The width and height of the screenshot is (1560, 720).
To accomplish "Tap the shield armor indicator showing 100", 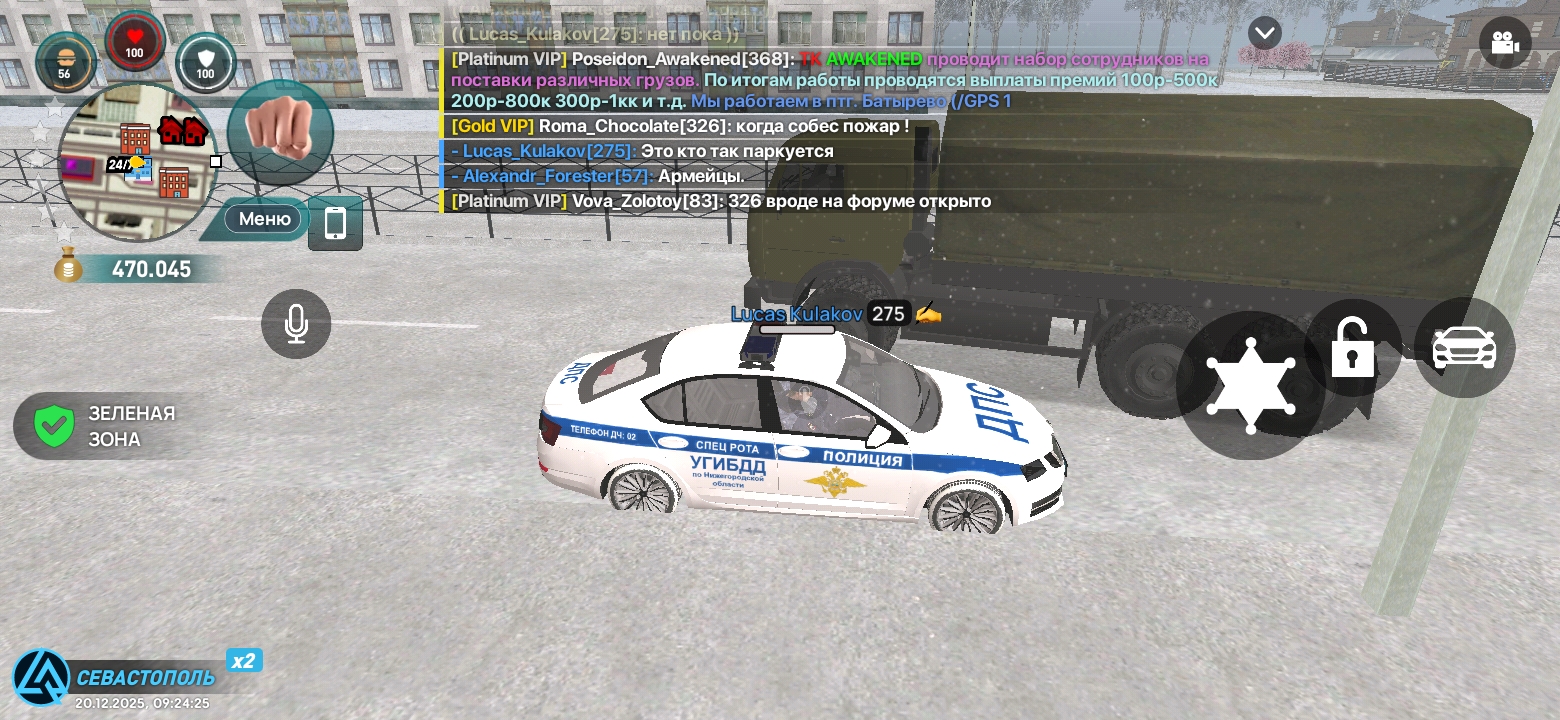I will coord(205,62).
